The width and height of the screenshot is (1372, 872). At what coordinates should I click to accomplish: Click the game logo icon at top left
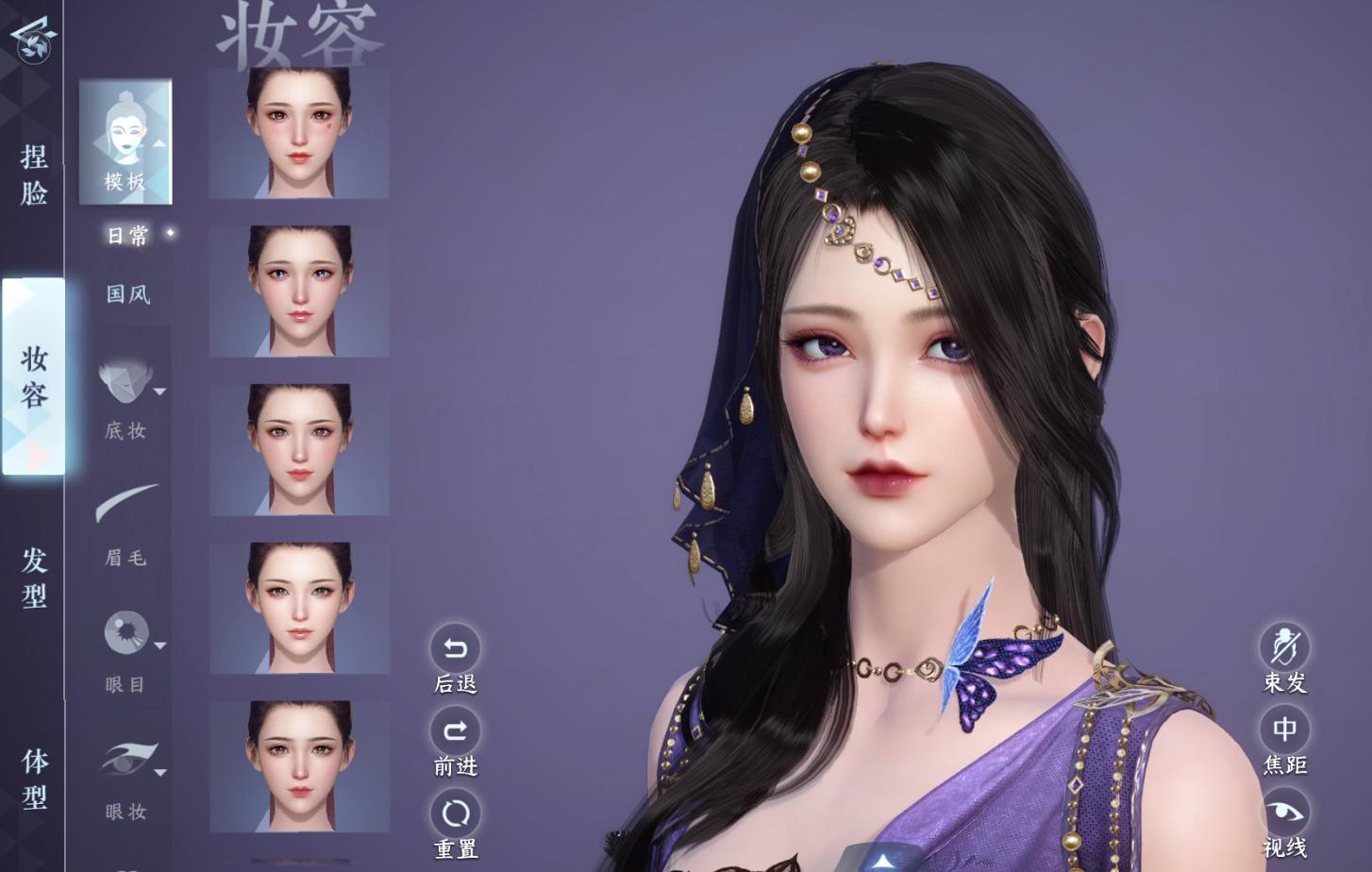(x=33, y=40)
